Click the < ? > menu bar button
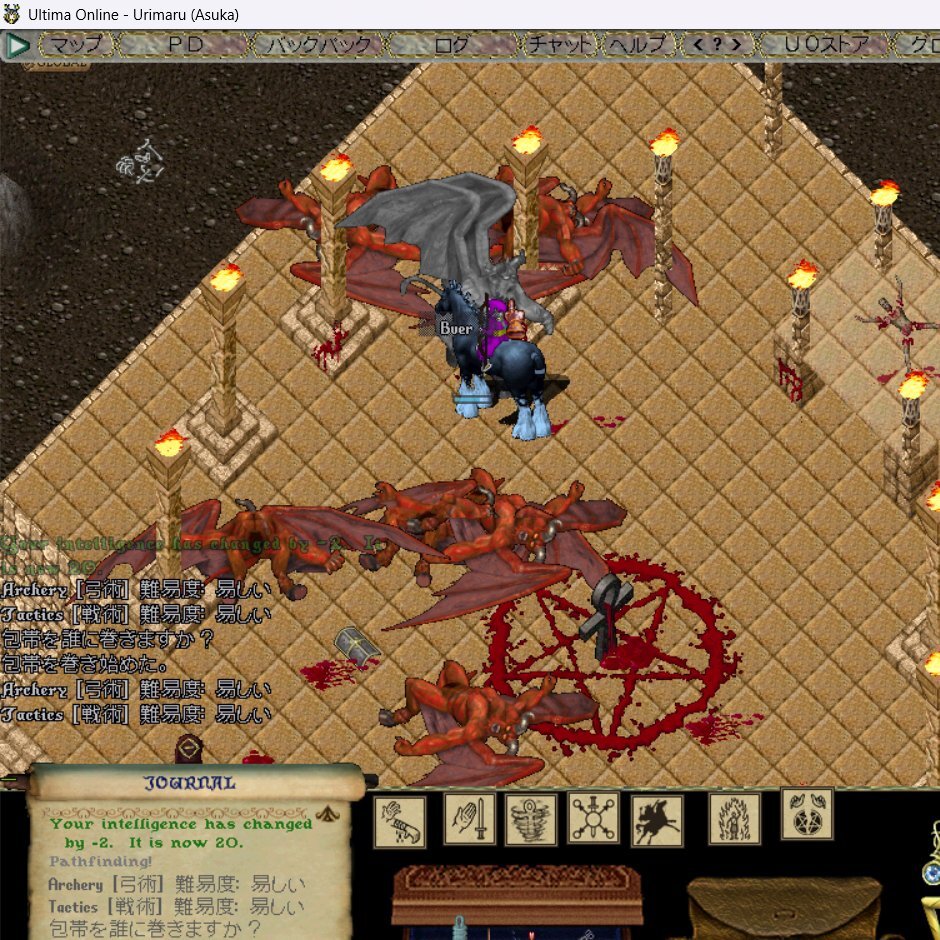This screenshot has height=940, width=940. 716,45
